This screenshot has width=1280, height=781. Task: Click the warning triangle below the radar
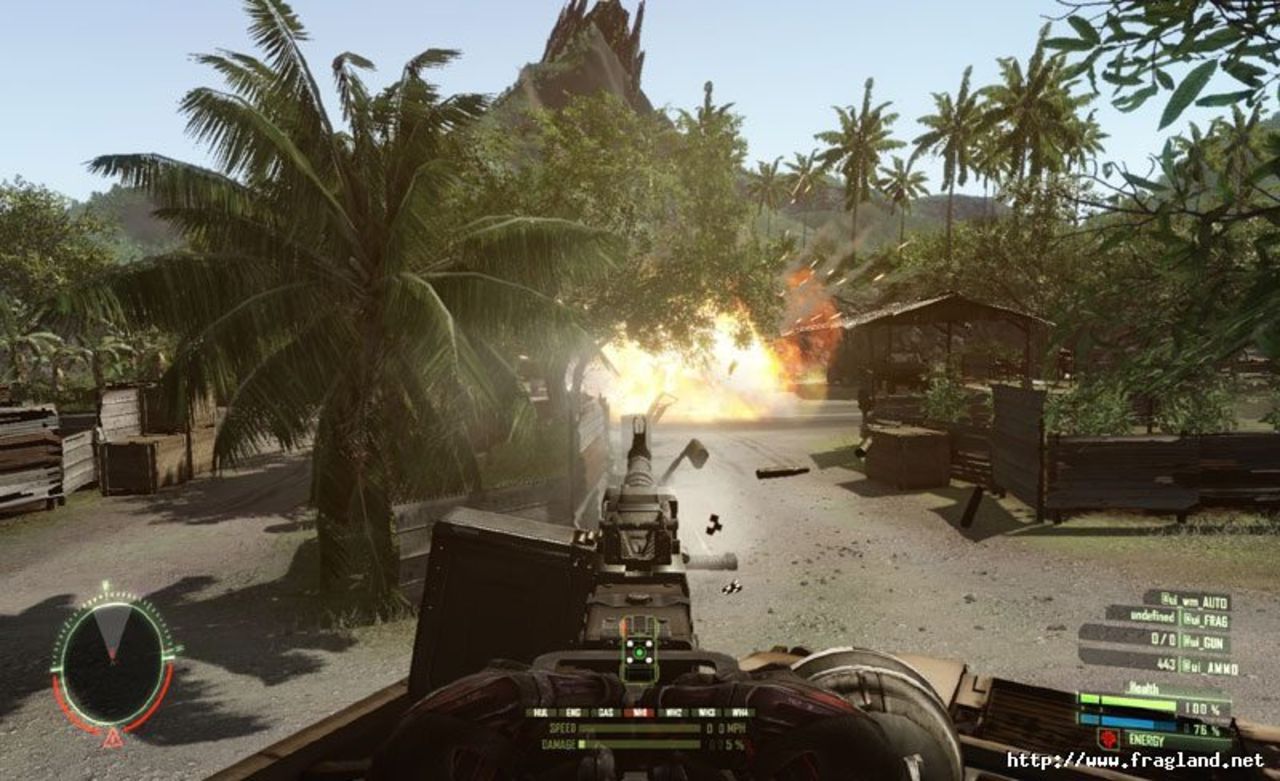(x=113, y=740)
